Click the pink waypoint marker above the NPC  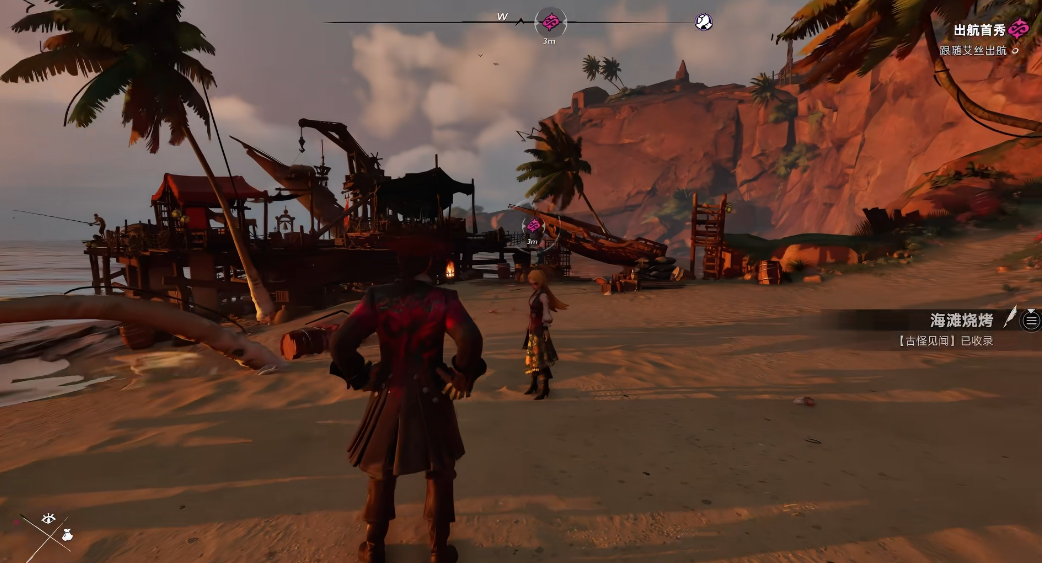pyautogui.click(x=533, y=226)
